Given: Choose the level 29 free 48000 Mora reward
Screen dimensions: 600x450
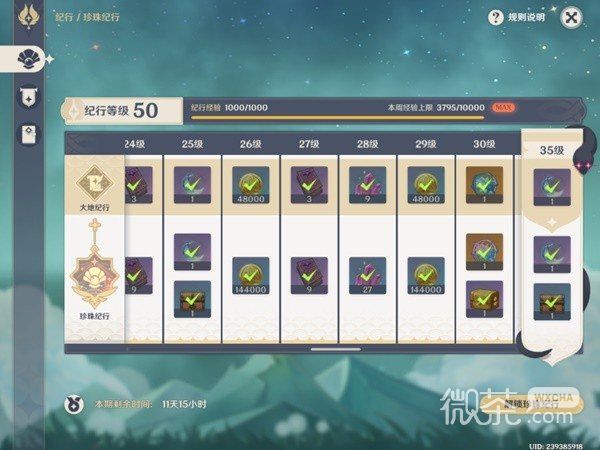Looking at the screenshot, I should [426, 186].
